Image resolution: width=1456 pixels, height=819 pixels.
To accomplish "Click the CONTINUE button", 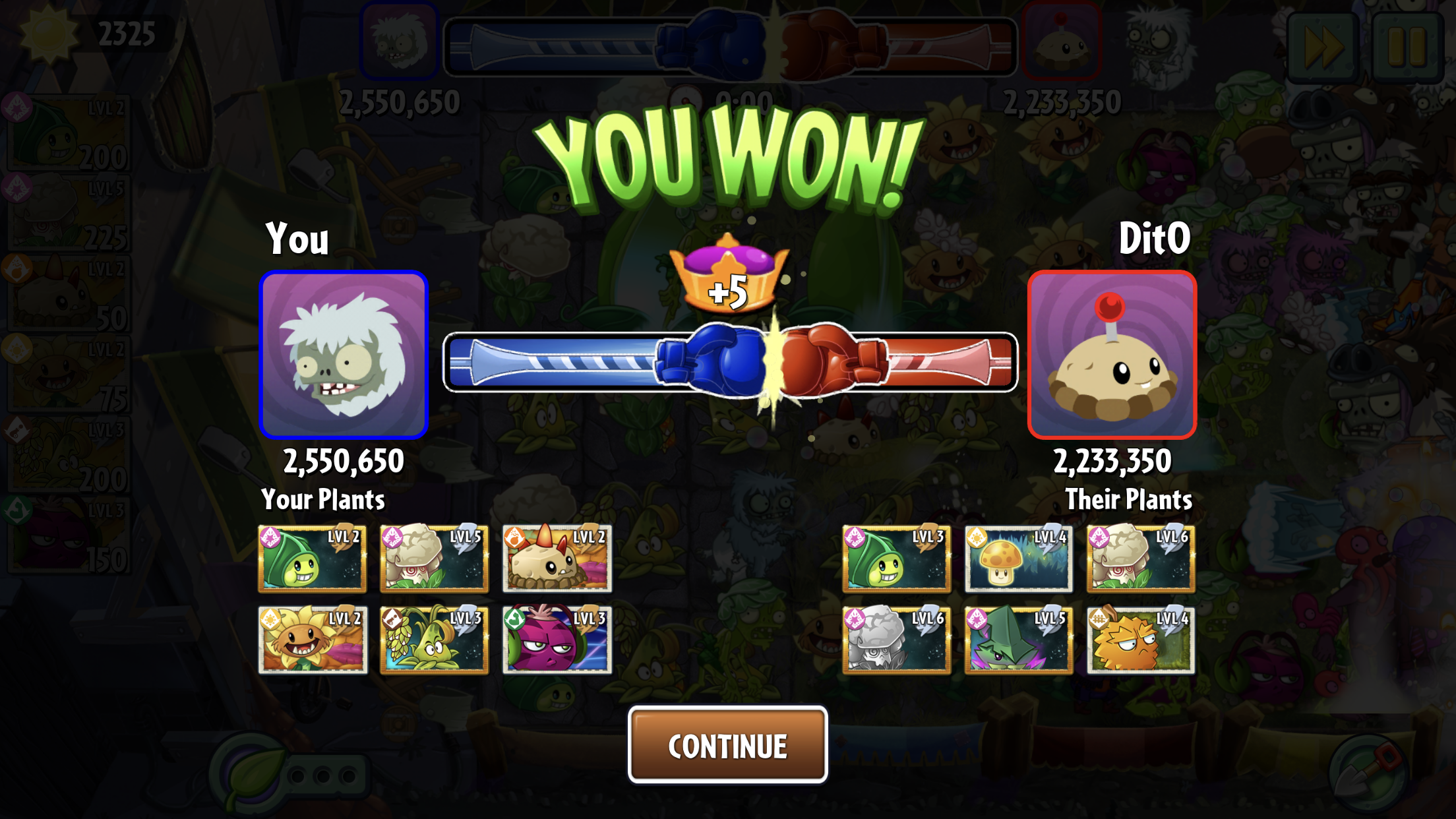I will point(727,745).
